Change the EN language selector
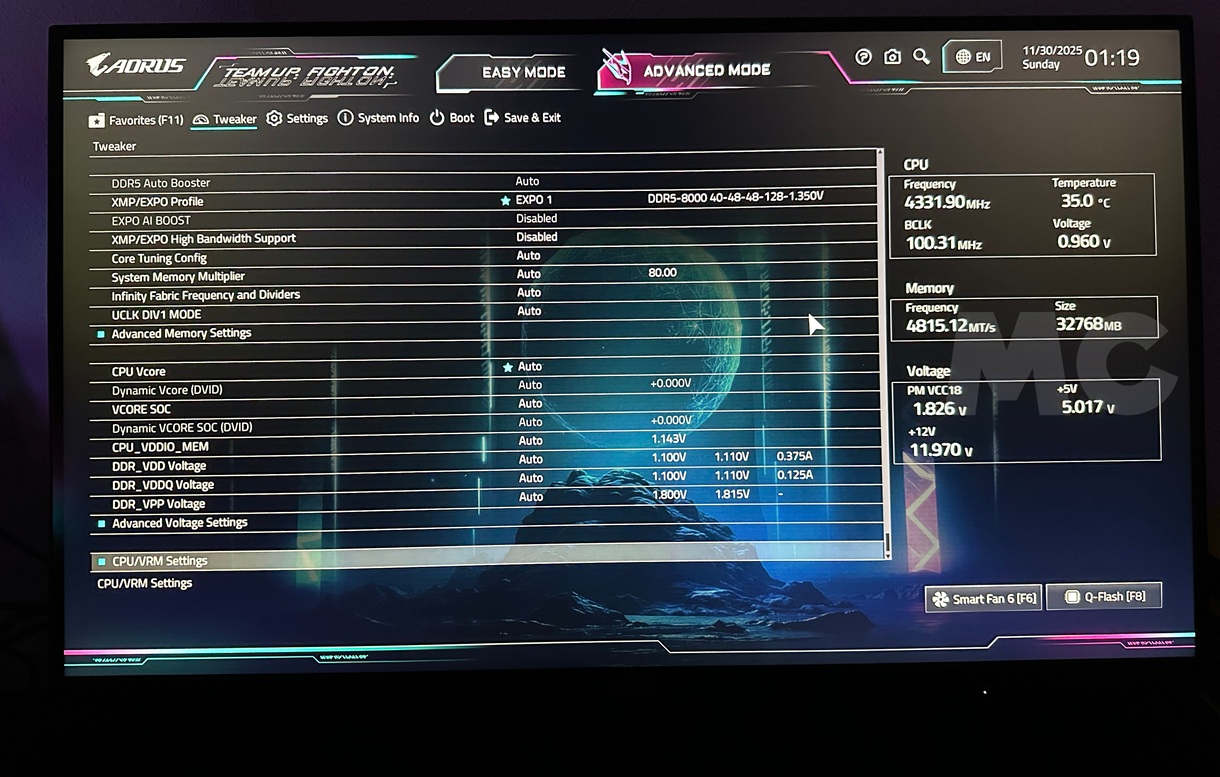This screenshot has height=777, width=1220. click(972, 57)
